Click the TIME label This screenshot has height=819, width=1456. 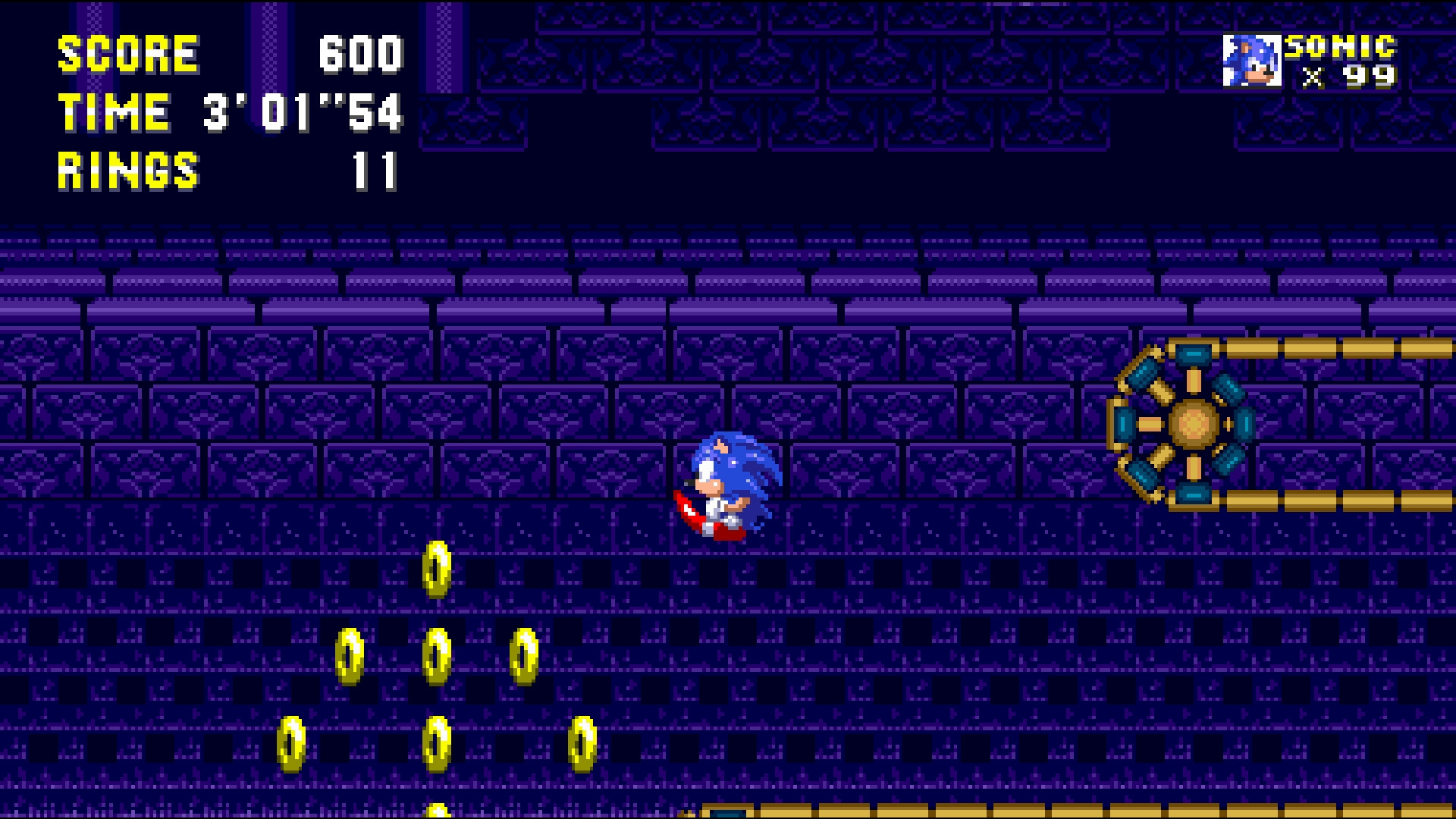pos(114,114)
